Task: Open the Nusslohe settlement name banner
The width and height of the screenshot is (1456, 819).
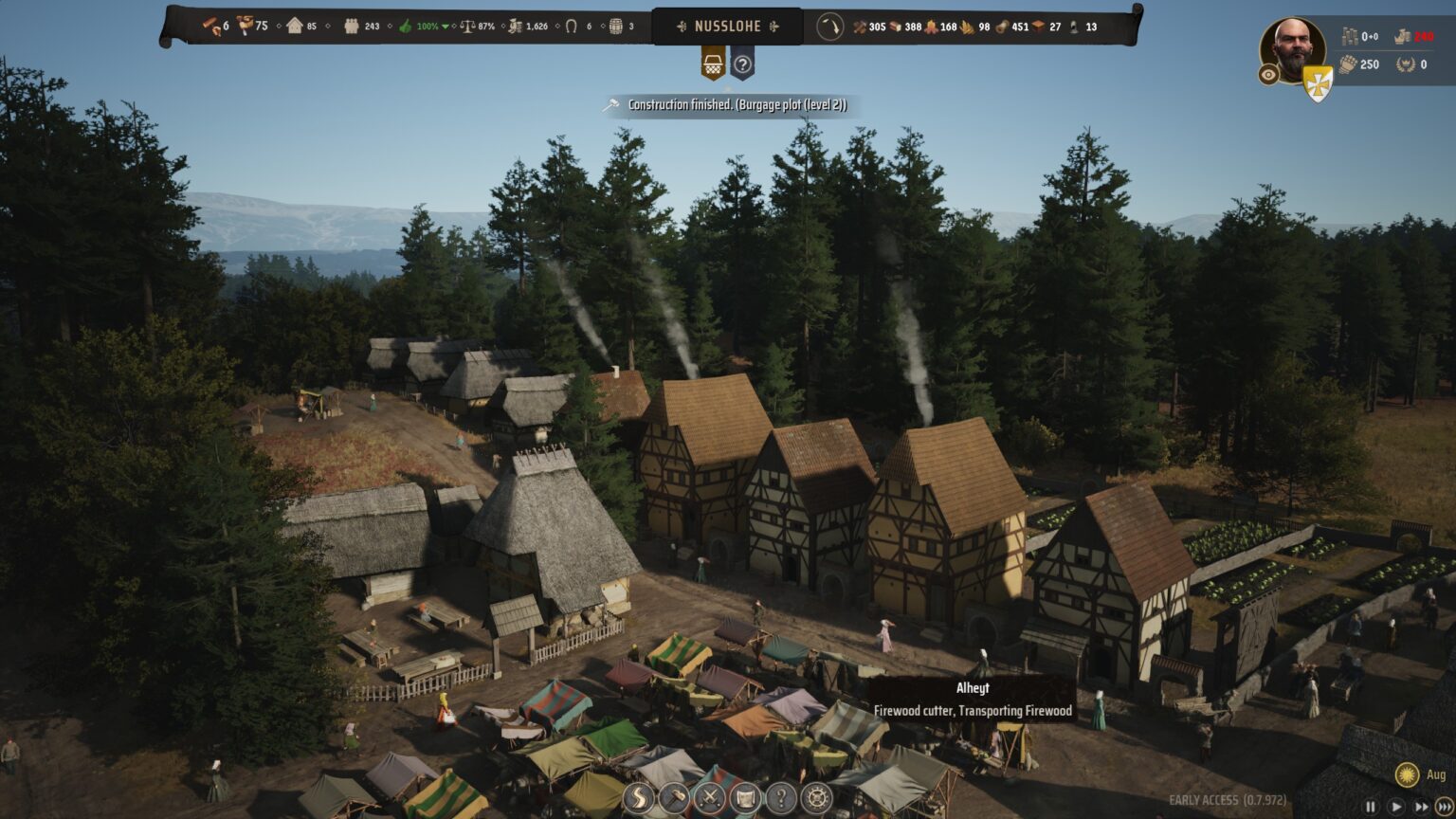Action: click(x=727, y=27)
